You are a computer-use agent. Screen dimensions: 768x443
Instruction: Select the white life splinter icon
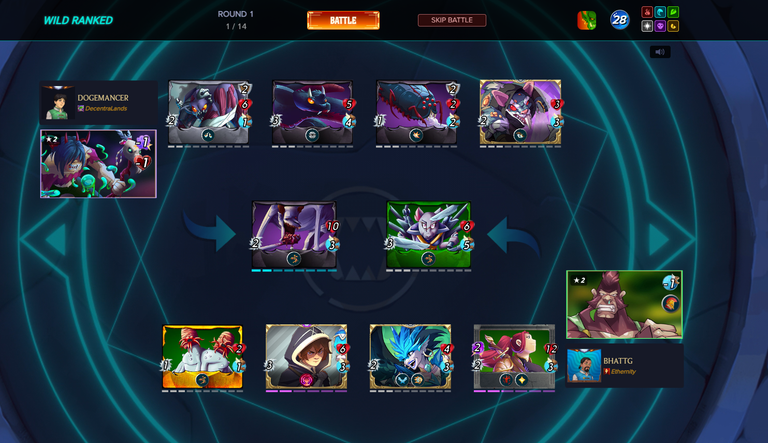647,27
